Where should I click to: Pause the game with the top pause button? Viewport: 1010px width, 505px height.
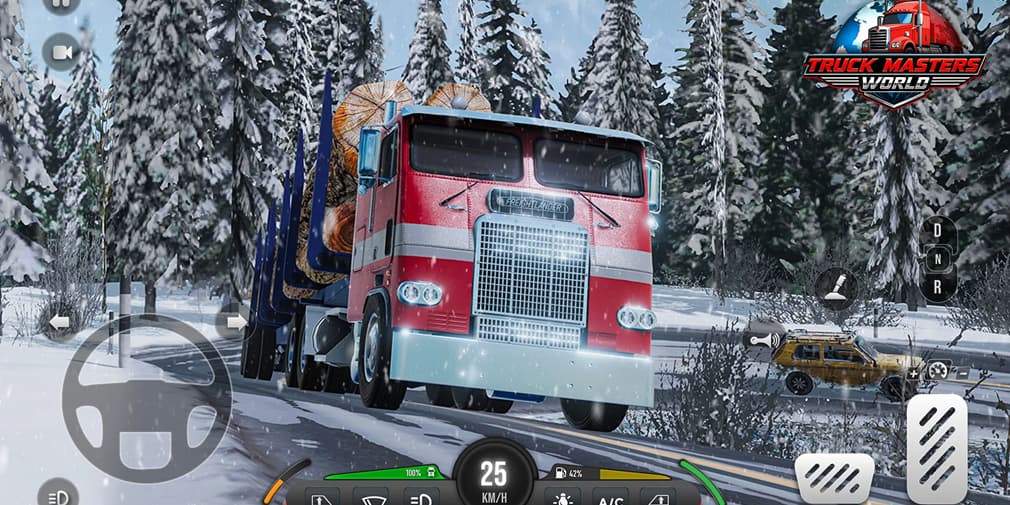pos(61,3)
